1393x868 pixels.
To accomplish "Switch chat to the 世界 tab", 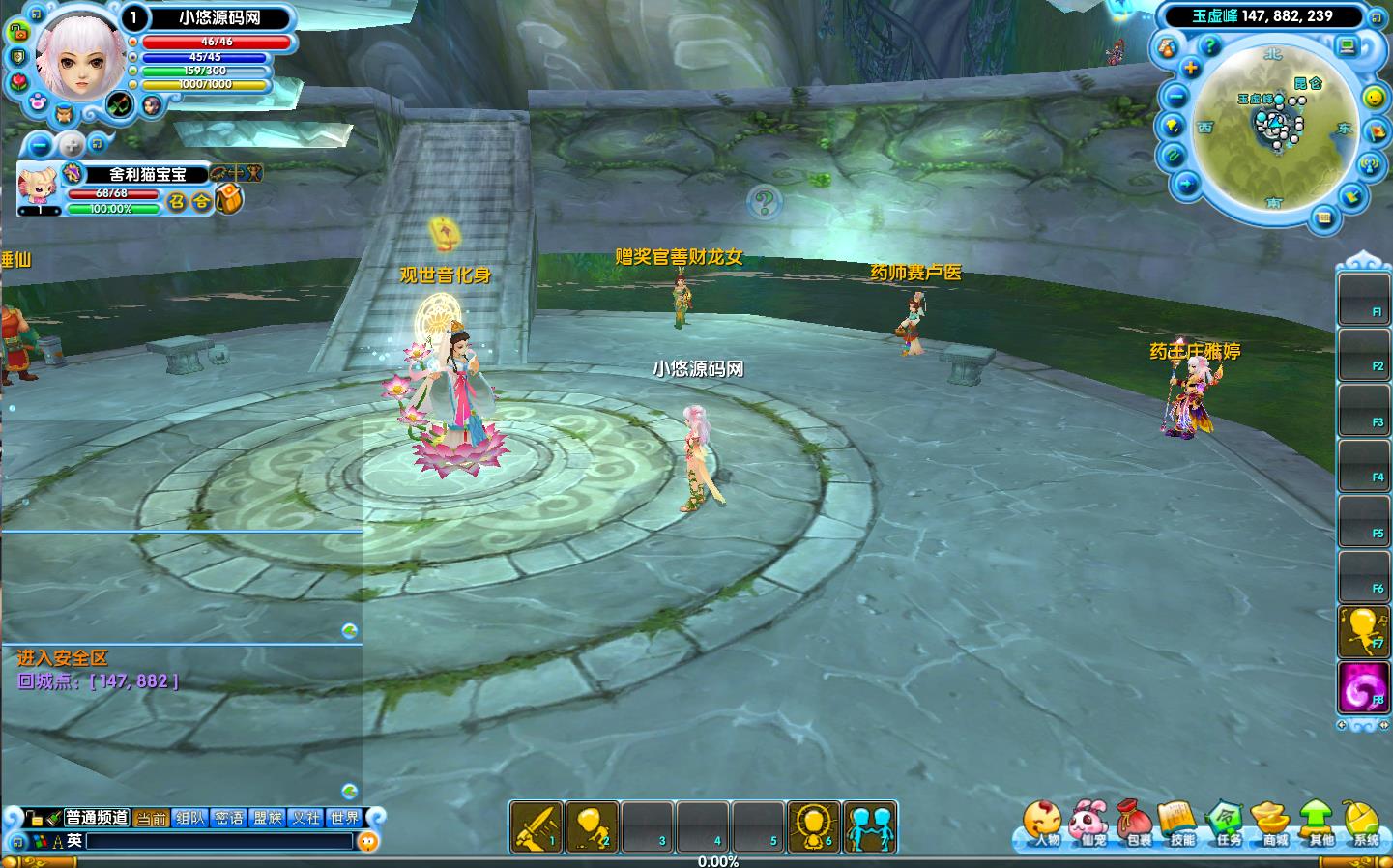I will tap(344, 818).
